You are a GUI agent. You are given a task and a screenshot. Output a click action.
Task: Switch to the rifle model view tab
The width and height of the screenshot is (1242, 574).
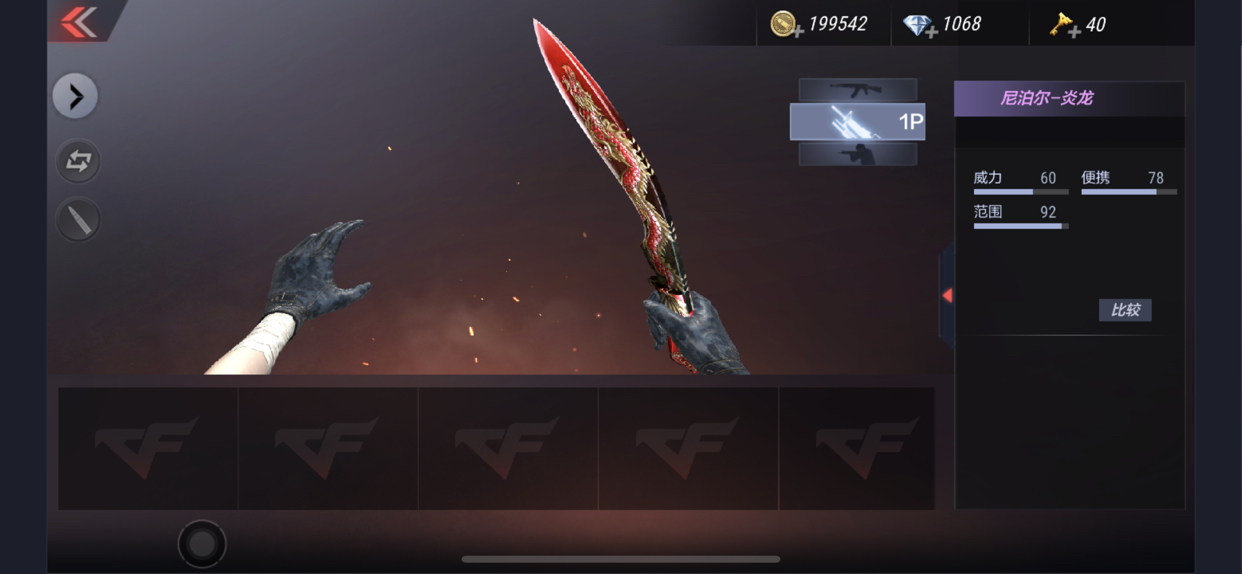tap(857, 90)
